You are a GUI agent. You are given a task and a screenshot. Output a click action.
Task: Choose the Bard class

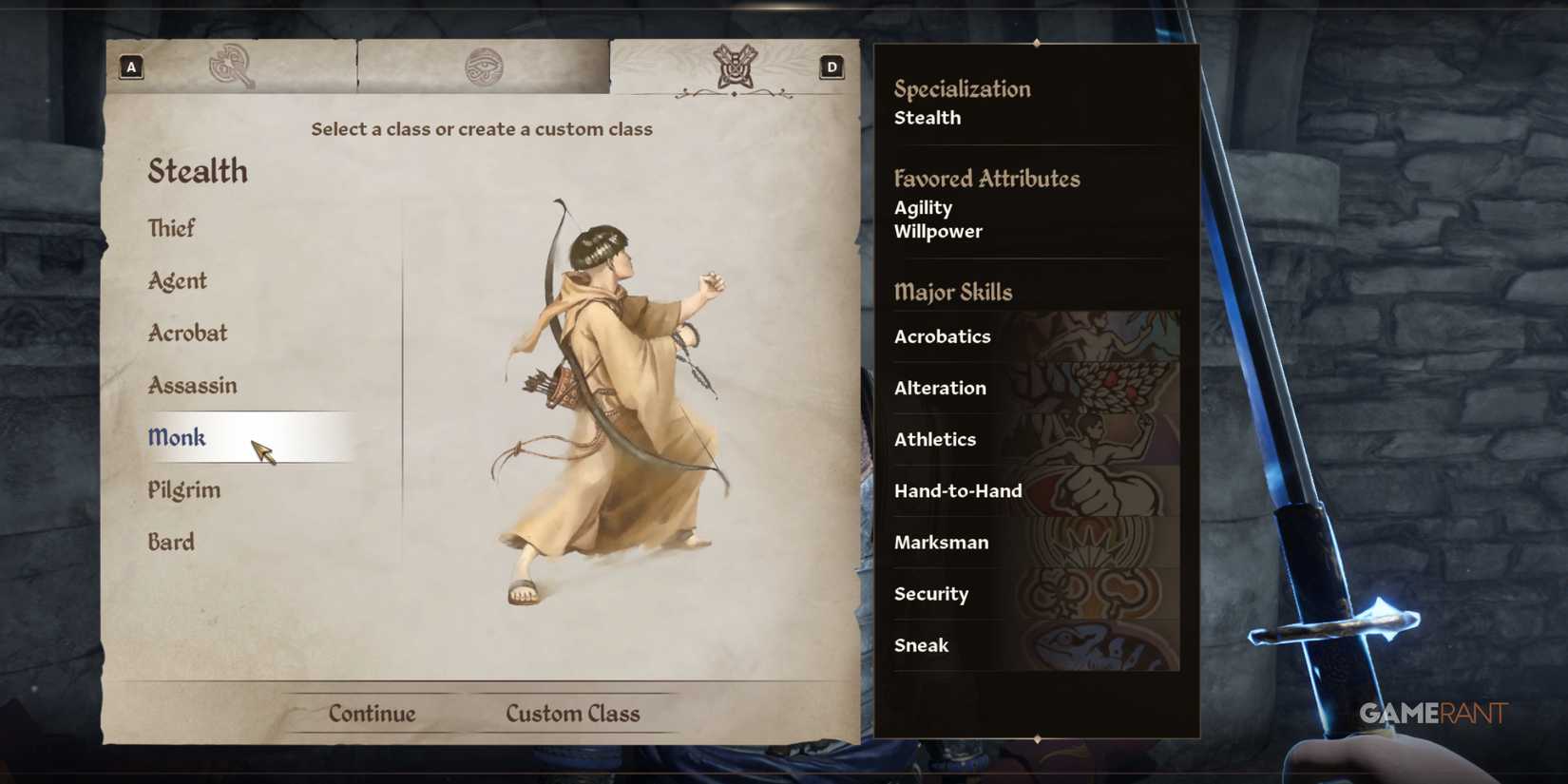click(x=172, y=541)
